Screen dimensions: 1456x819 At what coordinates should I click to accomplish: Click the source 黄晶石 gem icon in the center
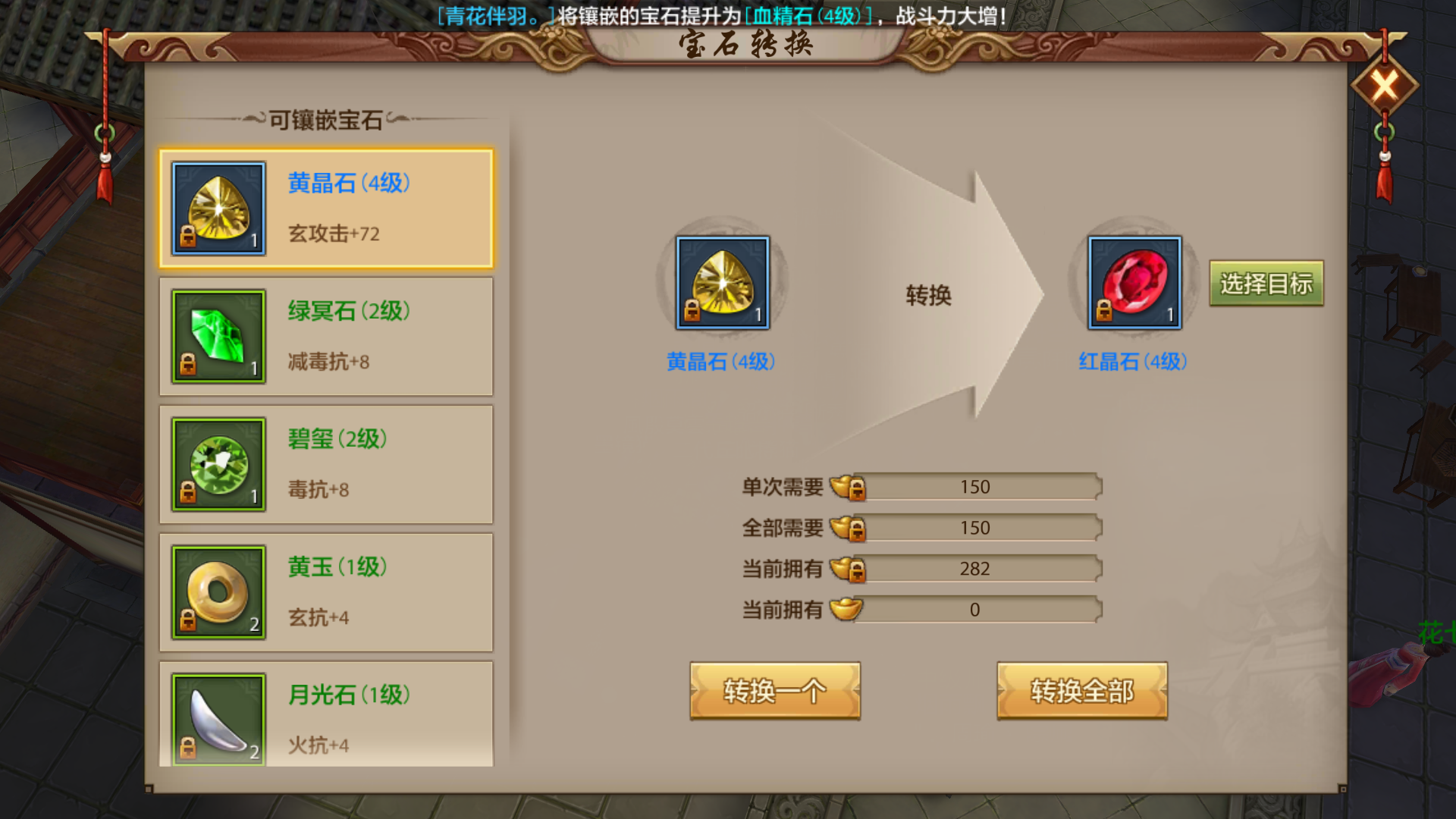720,283
